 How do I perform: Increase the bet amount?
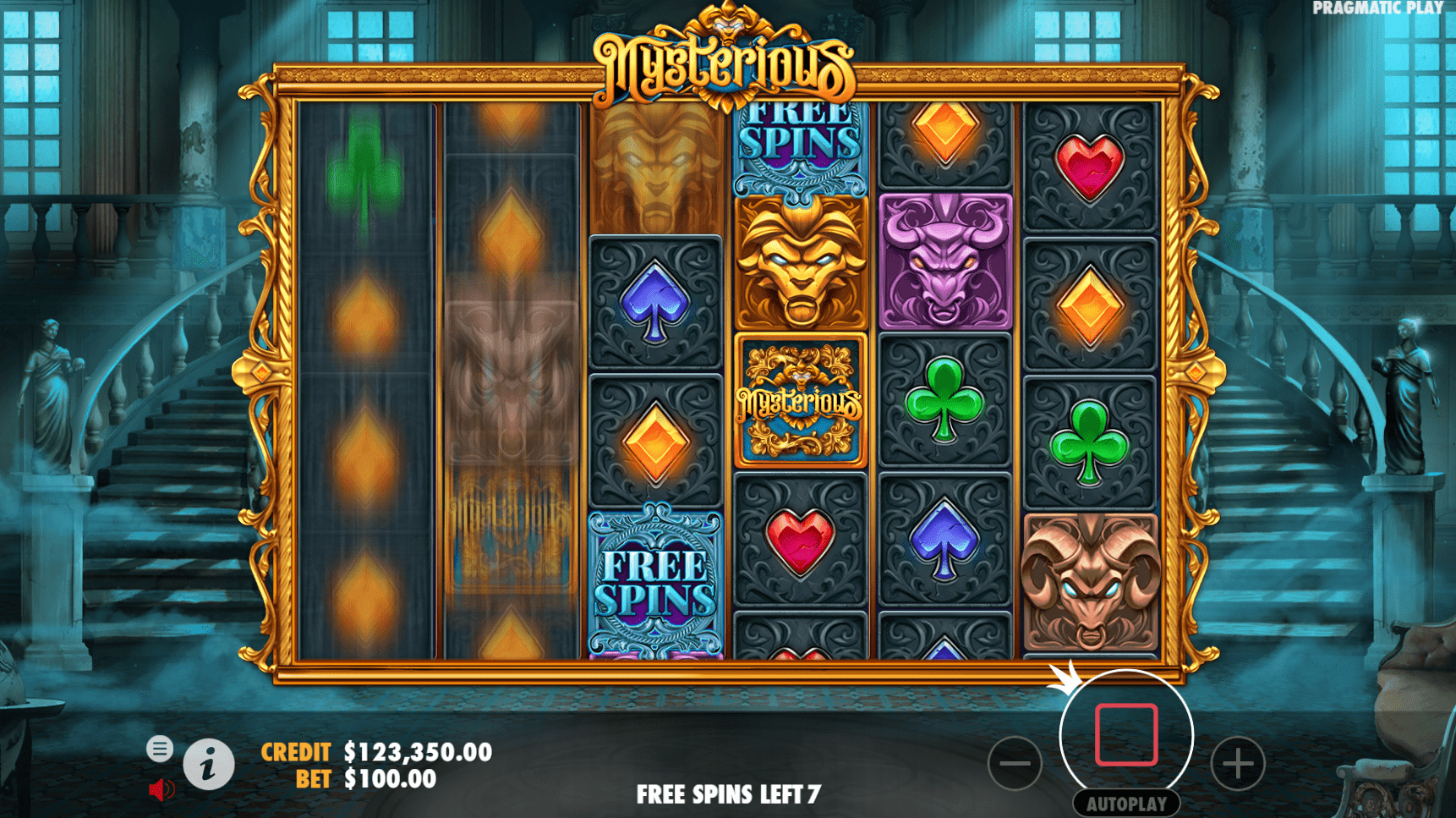[x=1236, y=764]
